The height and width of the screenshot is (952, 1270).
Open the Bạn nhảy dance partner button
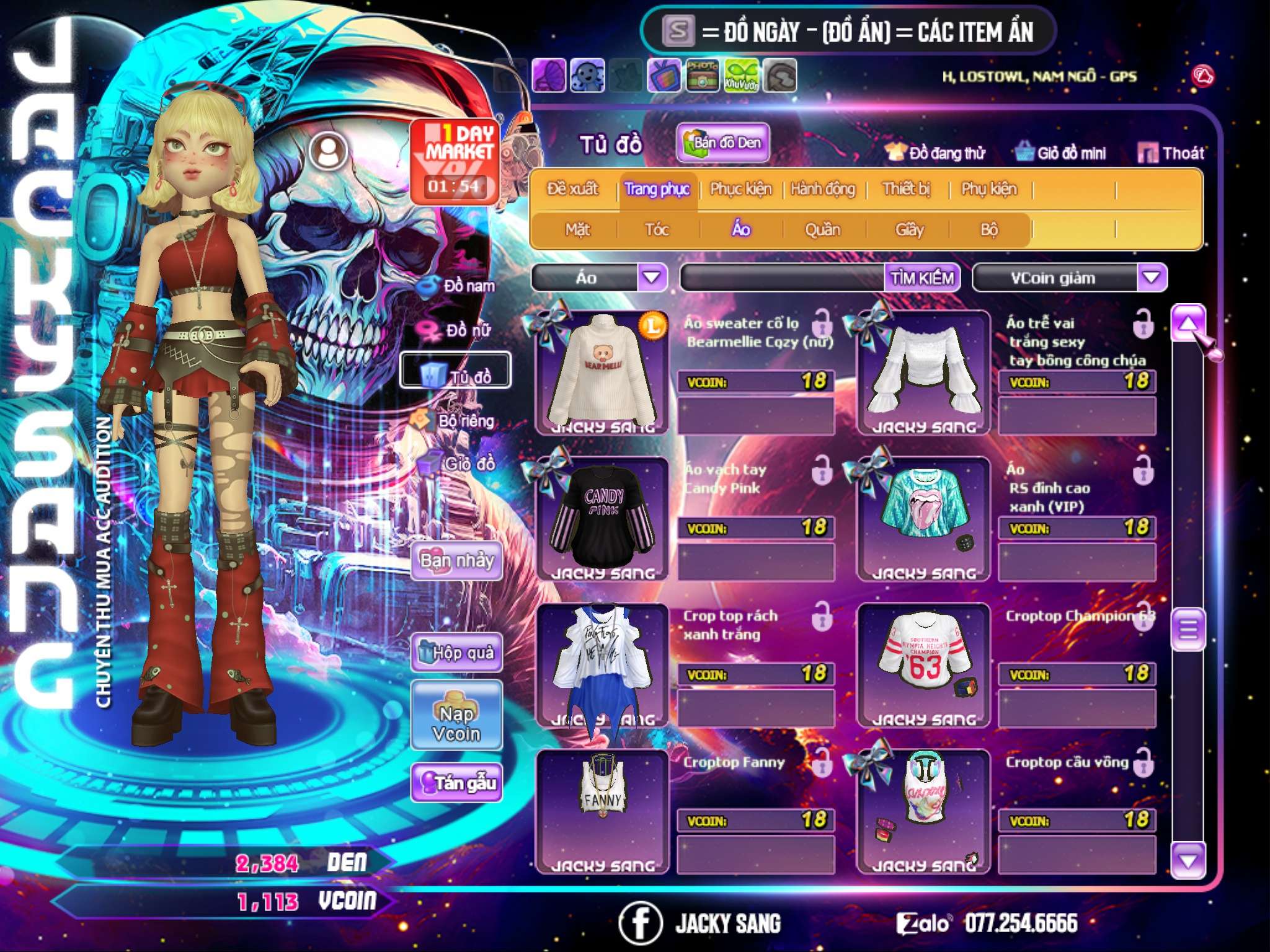[456, 561]
